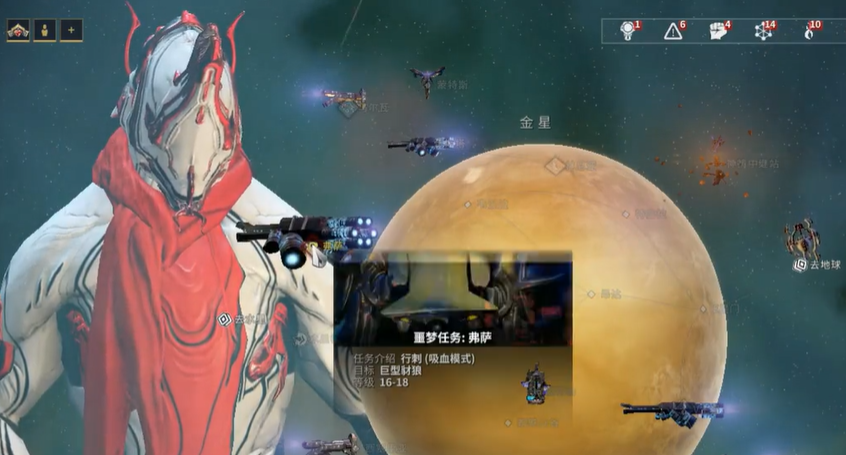Image resolution: width=846 pixels, height=455 pixels.
Task: Show the alerts warning triangle list
Action: click(673, 31)
